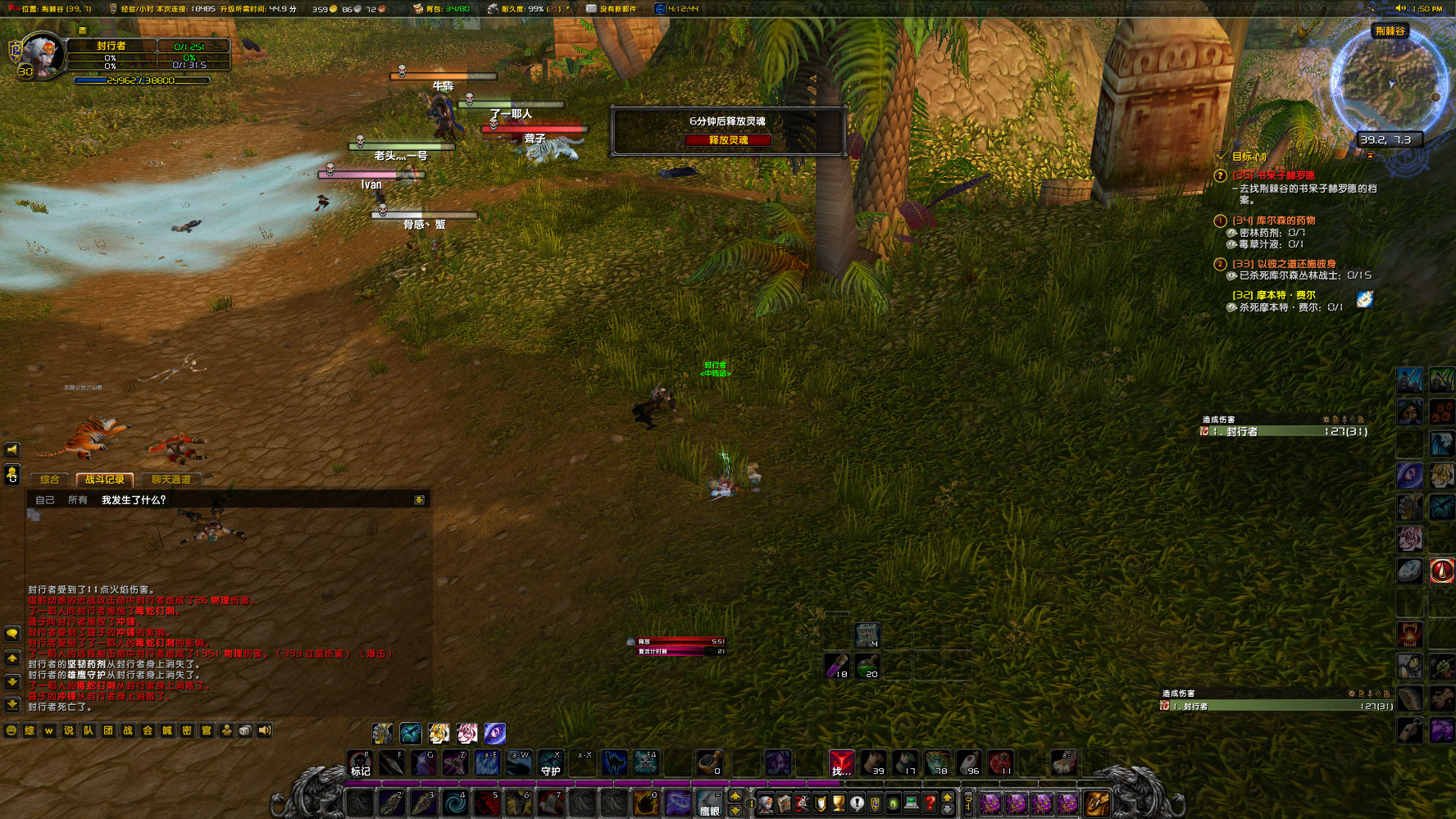This screenshot has height=819, width=1456.
Task: Click the mail icon next to 没有新邮件
Action: point(590,9)
